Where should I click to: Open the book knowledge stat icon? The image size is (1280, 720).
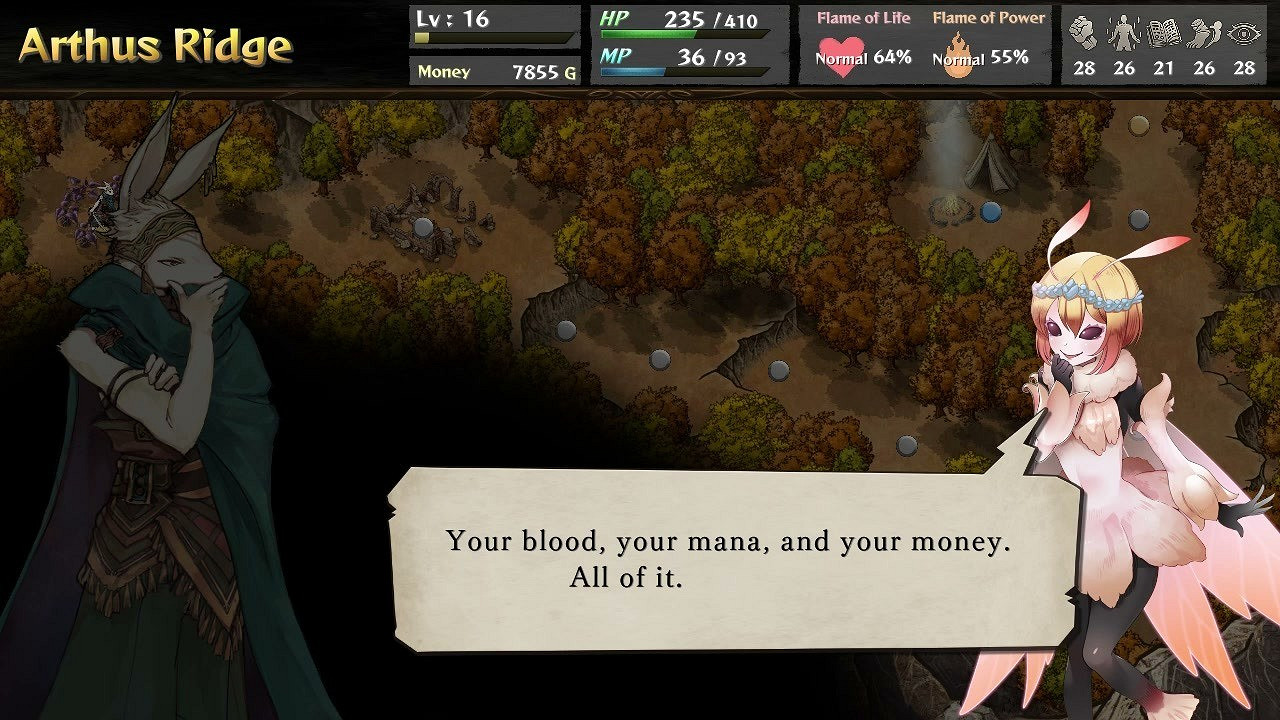[1163, 32]
